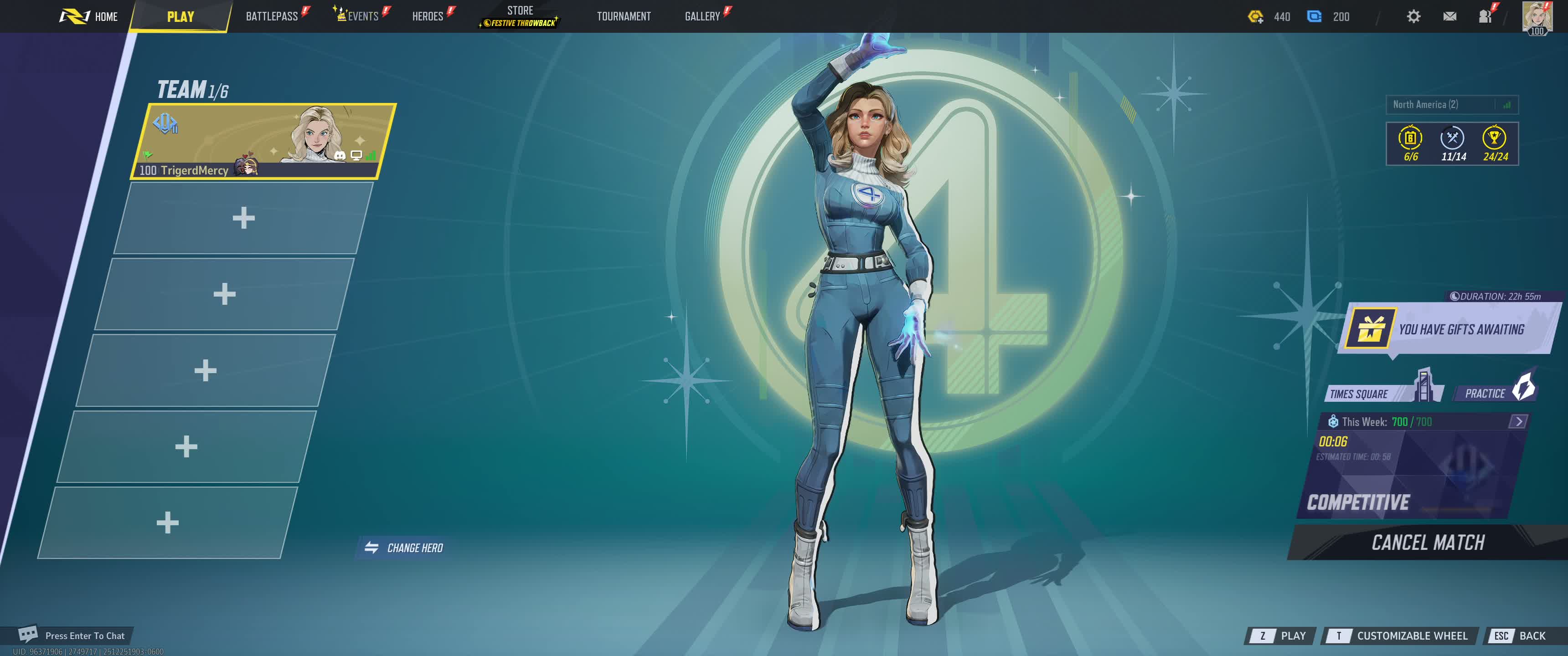Open the North America server dropdown
Viewport: 1568px width, 656px height.
1451,105
